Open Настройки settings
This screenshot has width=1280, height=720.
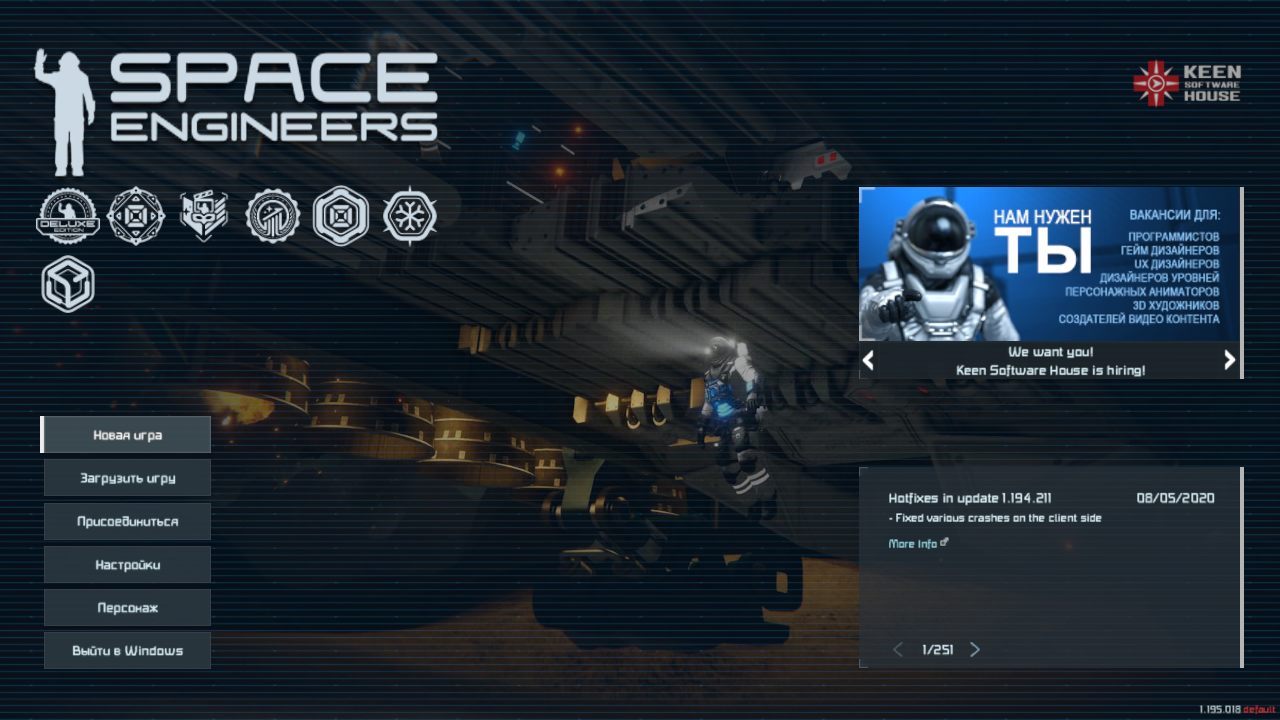[127, 565]
